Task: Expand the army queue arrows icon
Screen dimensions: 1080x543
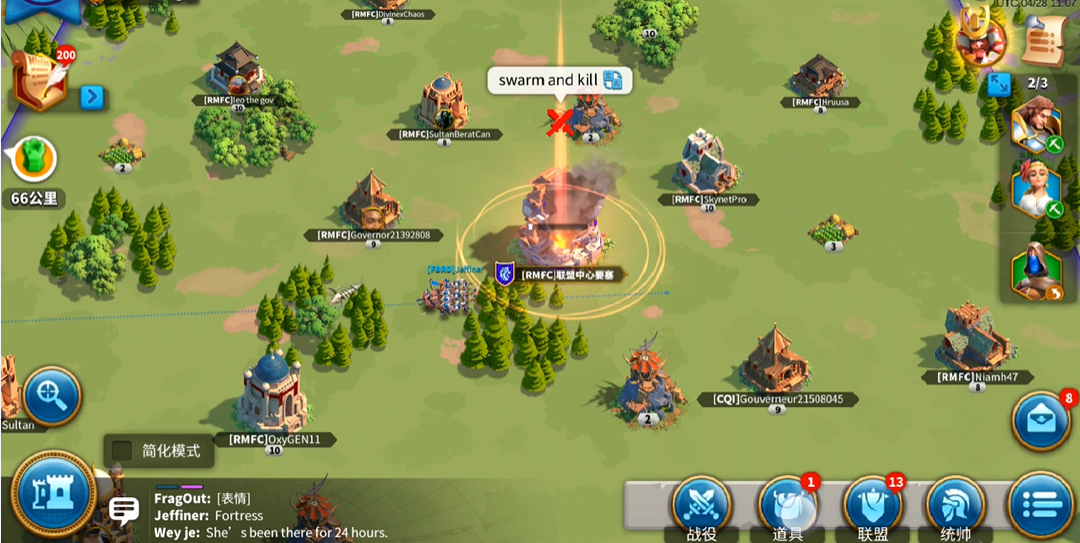Action: click(x=998, y=84)
